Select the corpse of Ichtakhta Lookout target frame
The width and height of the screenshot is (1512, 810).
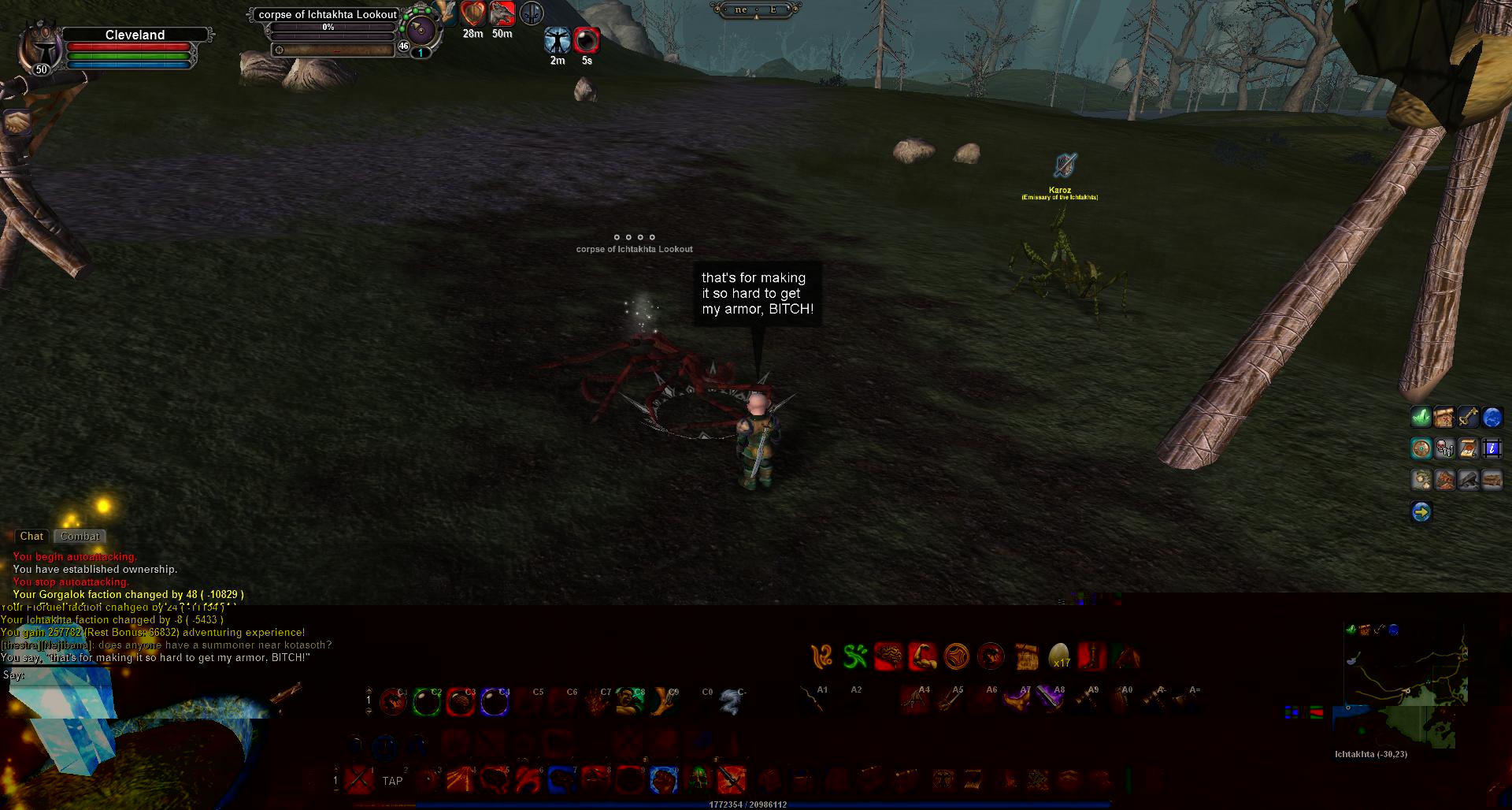[x=328, y=14]
